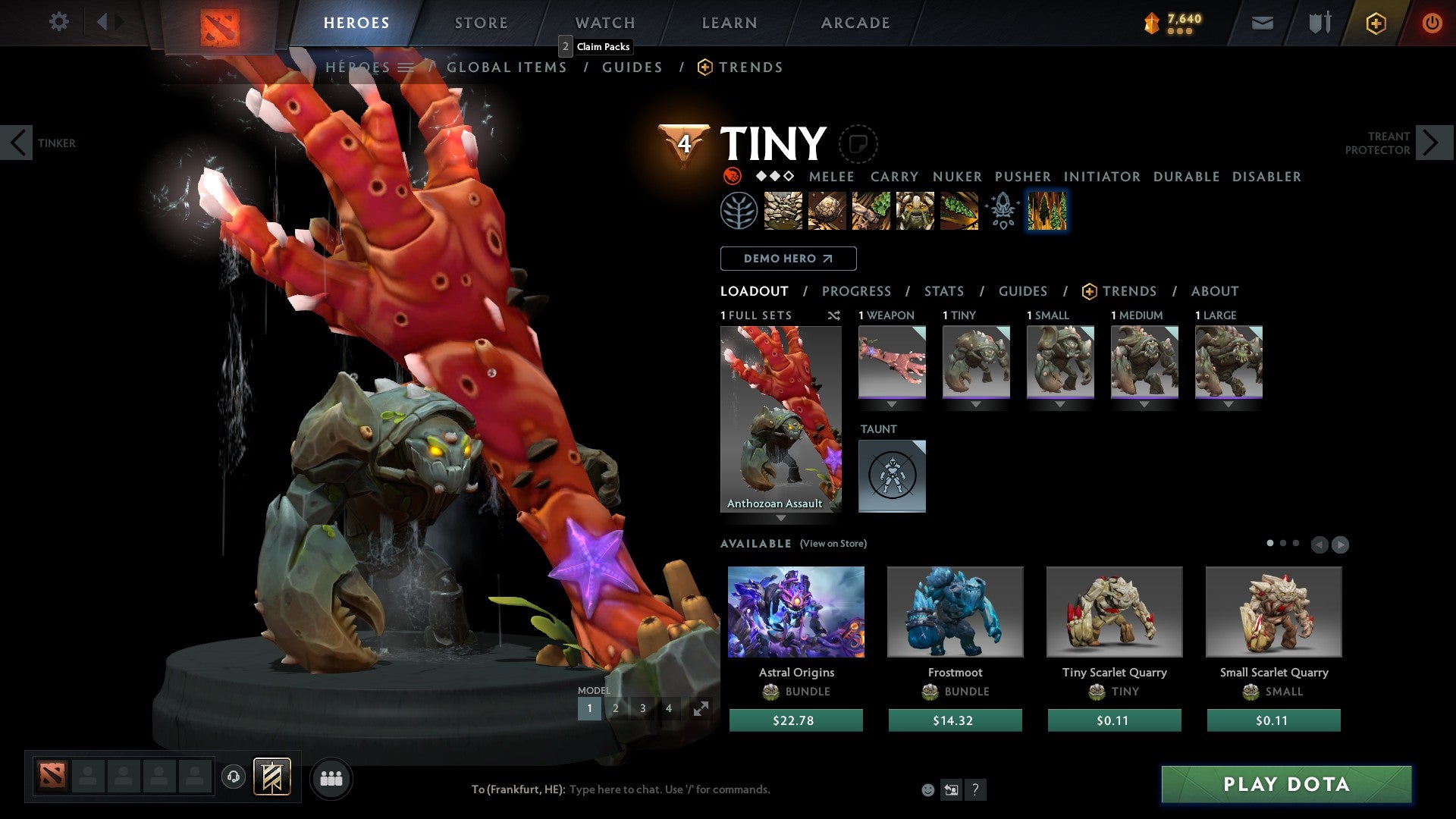1456x819 pixels.
Task: Click the voice chat headset icon
Action: pyautogui.click(x=233, y=778)
